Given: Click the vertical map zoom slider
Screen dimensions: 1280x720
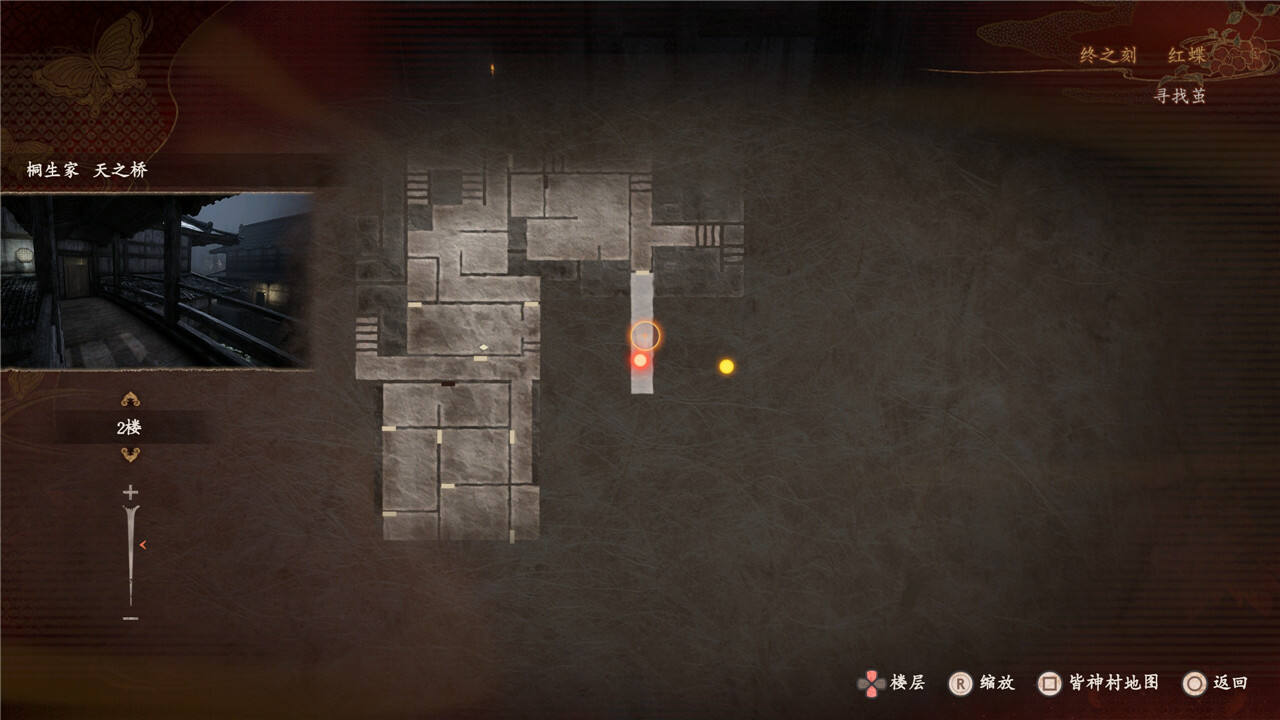Looking at the screenshot, I should click(130, 555).
